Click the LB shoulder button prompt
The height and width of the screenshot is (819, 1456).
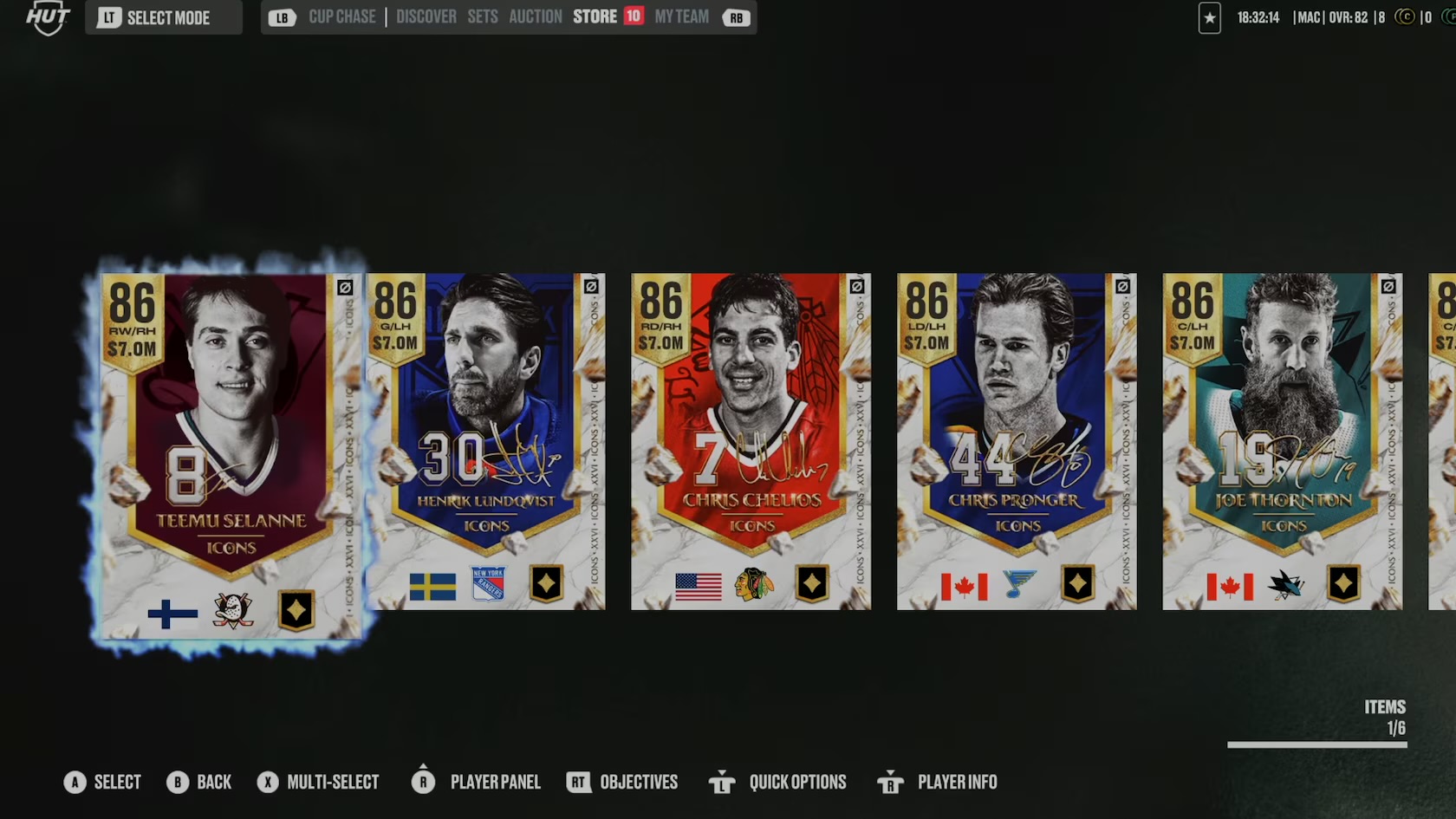tap(282, 16)
